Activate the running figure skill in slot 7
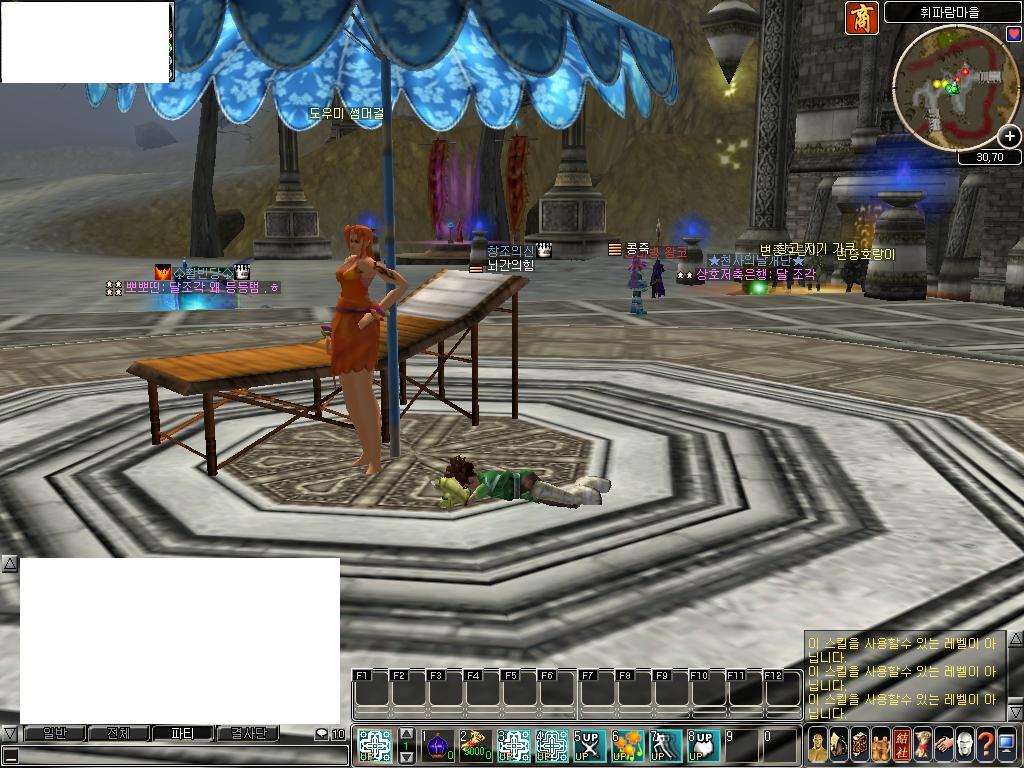This screenshot has height=768, width=1024. point(665,746)
